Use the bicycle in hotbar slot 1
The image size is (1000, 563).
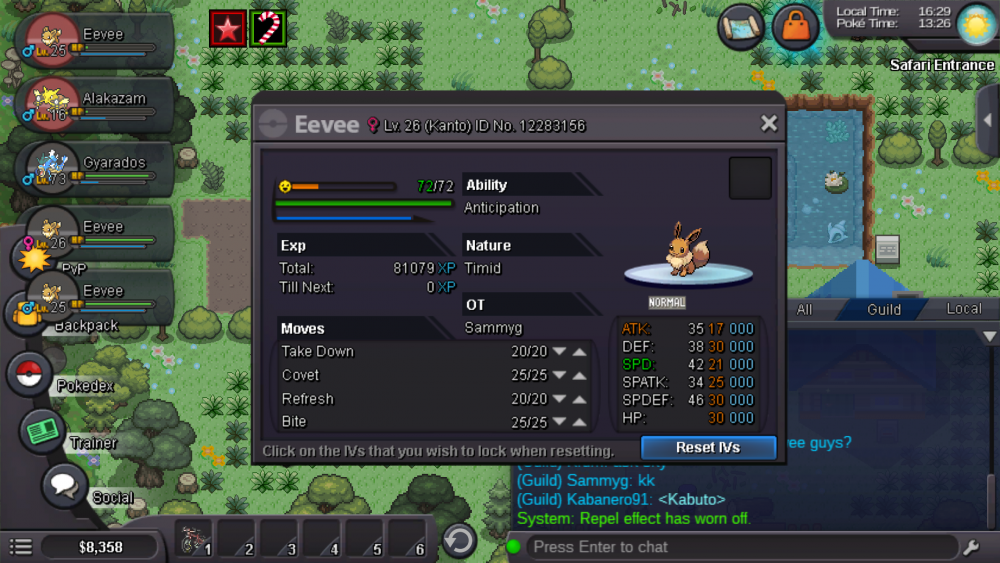click(195, 541)
